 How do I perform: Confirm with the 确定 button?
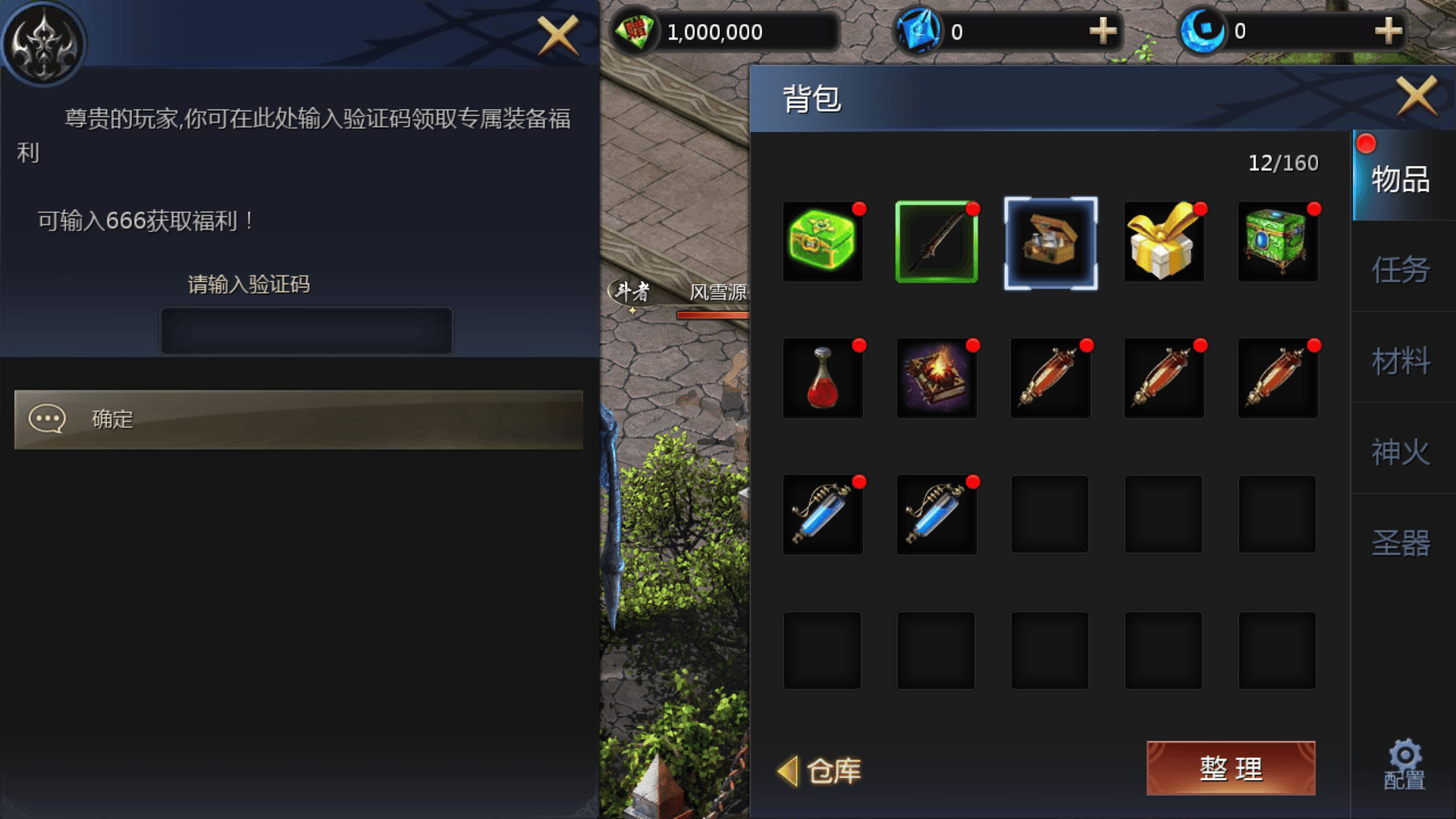pyautogui.click(x=299, y=419)
